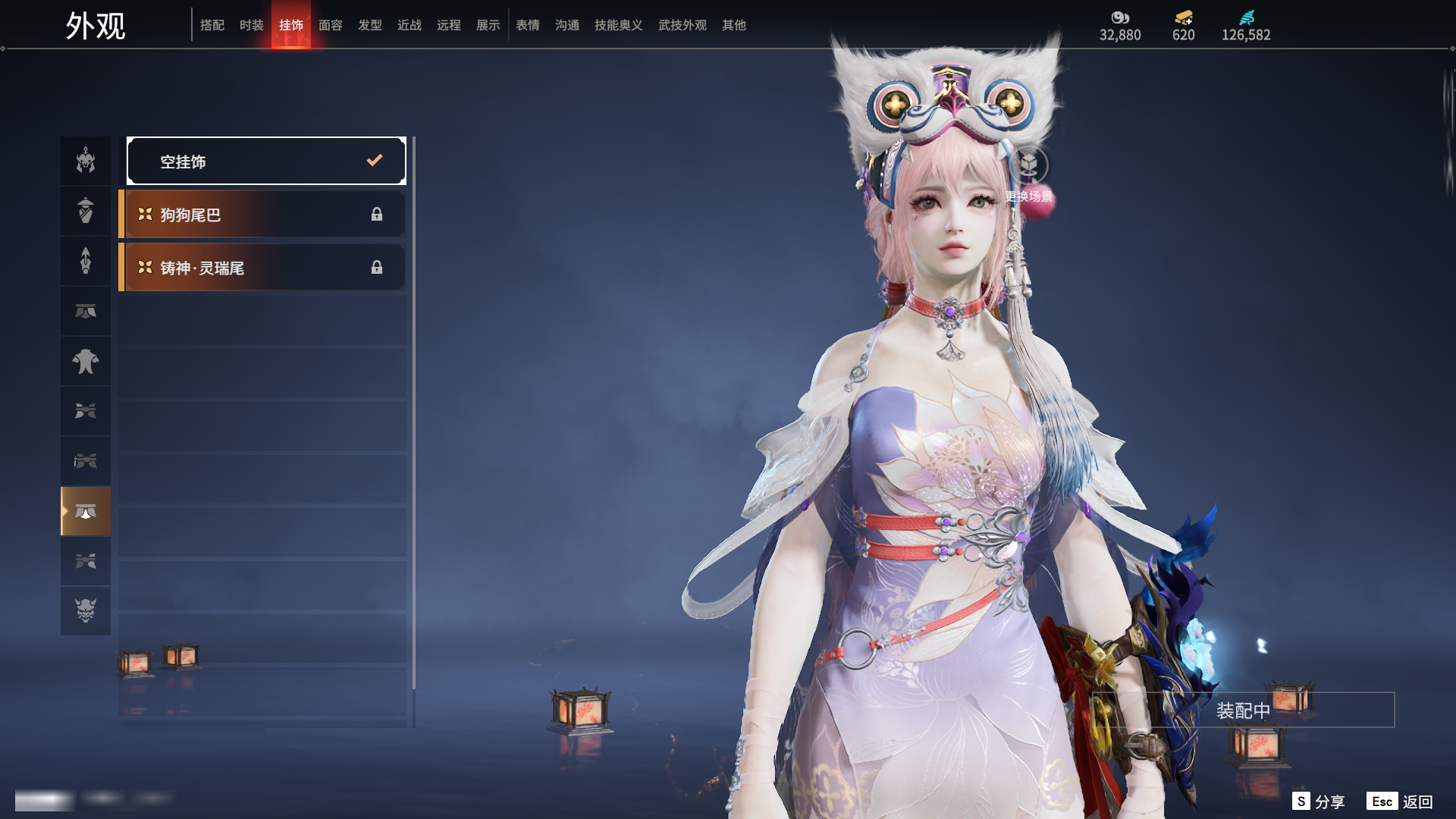The width and height of the screenshot is (1456, 819).
Task: Open the 时装 outfit tab
Action: pyautogui.click(x=252, y=25)
